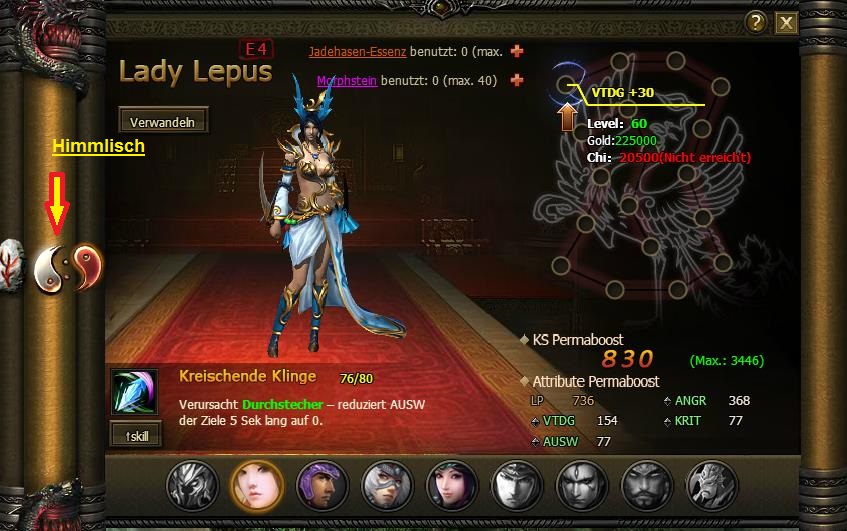Image resolution: width=847 pixels, height=531 pixels.
Task: Open the Jadehasen-Essenz item link
Action: pos(357,51)
